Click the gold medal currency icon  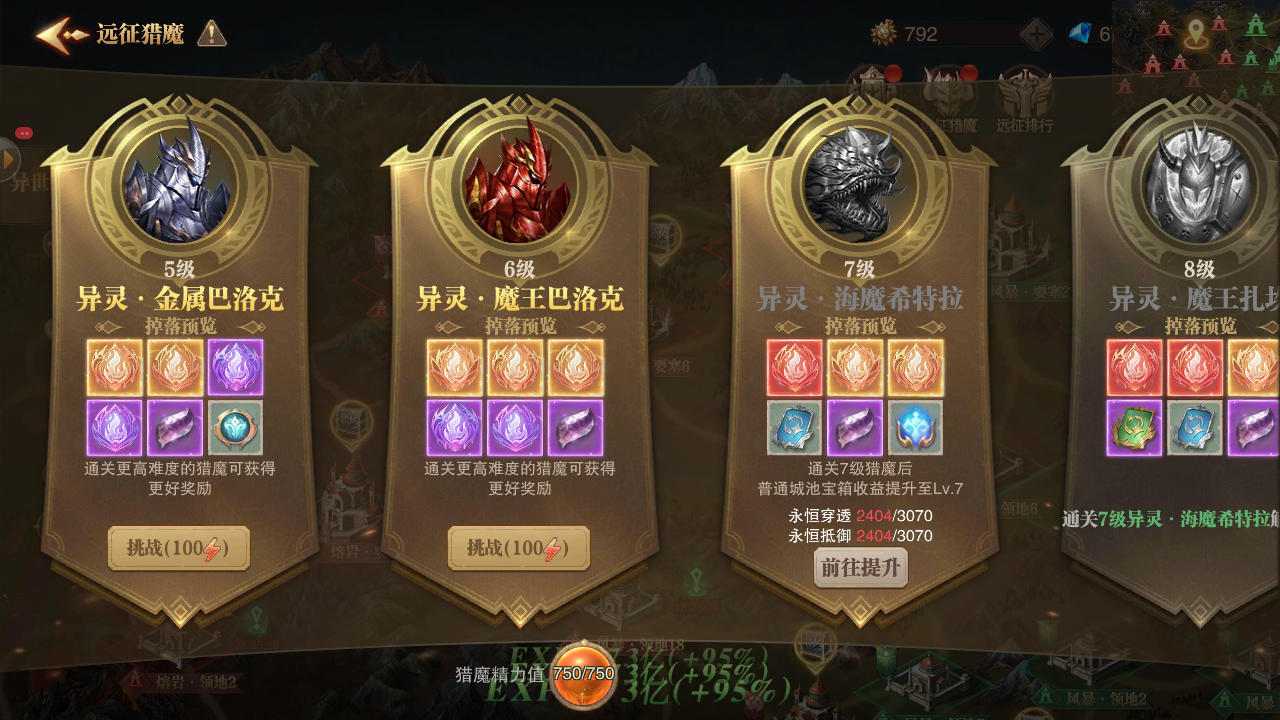point(883,31)
